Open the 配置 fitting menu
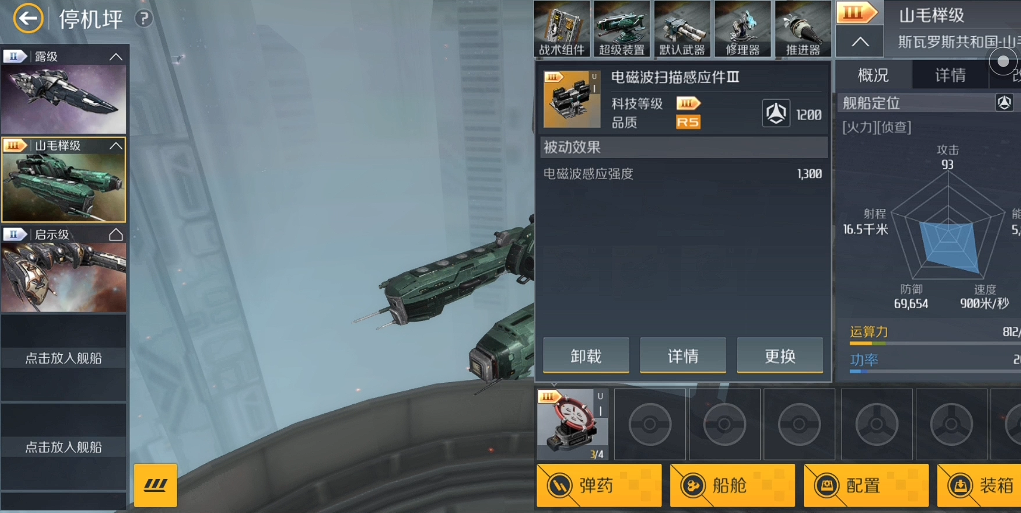Image resolution: width=1021 pixels, height=513 pixels. click(866, 486)
